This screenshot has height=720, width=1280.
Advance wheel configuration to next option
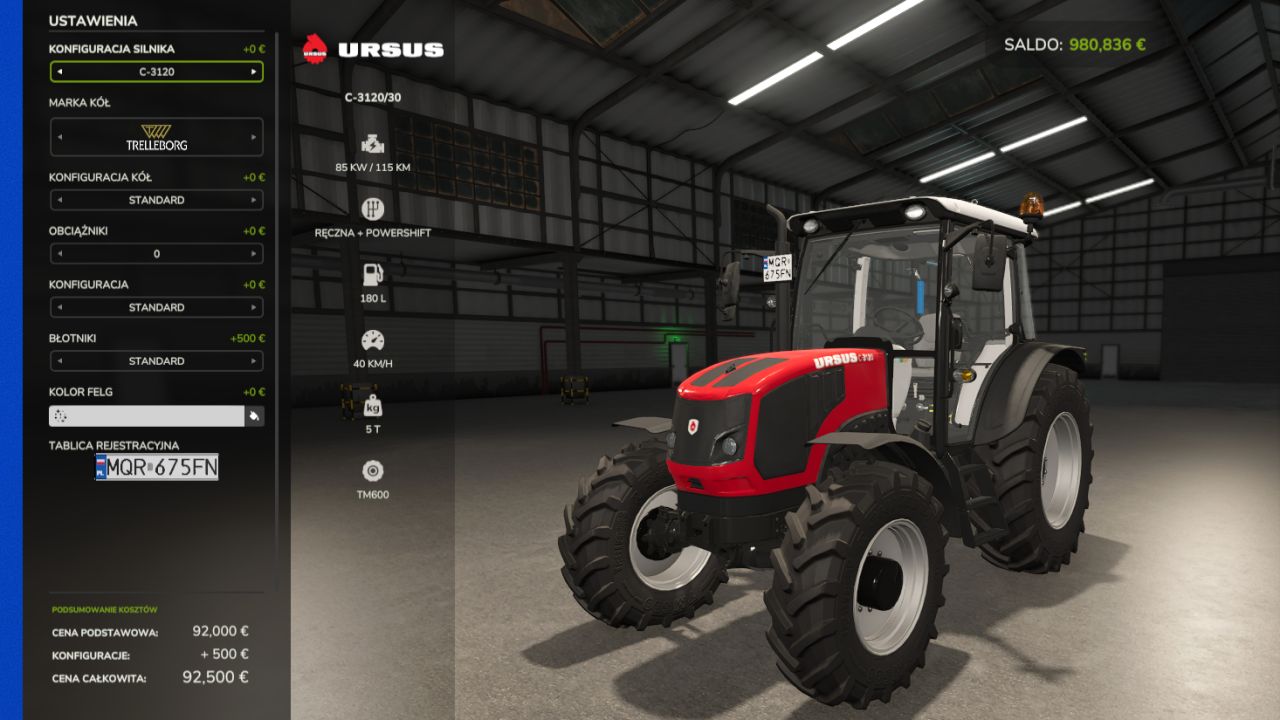pos(253,200)
